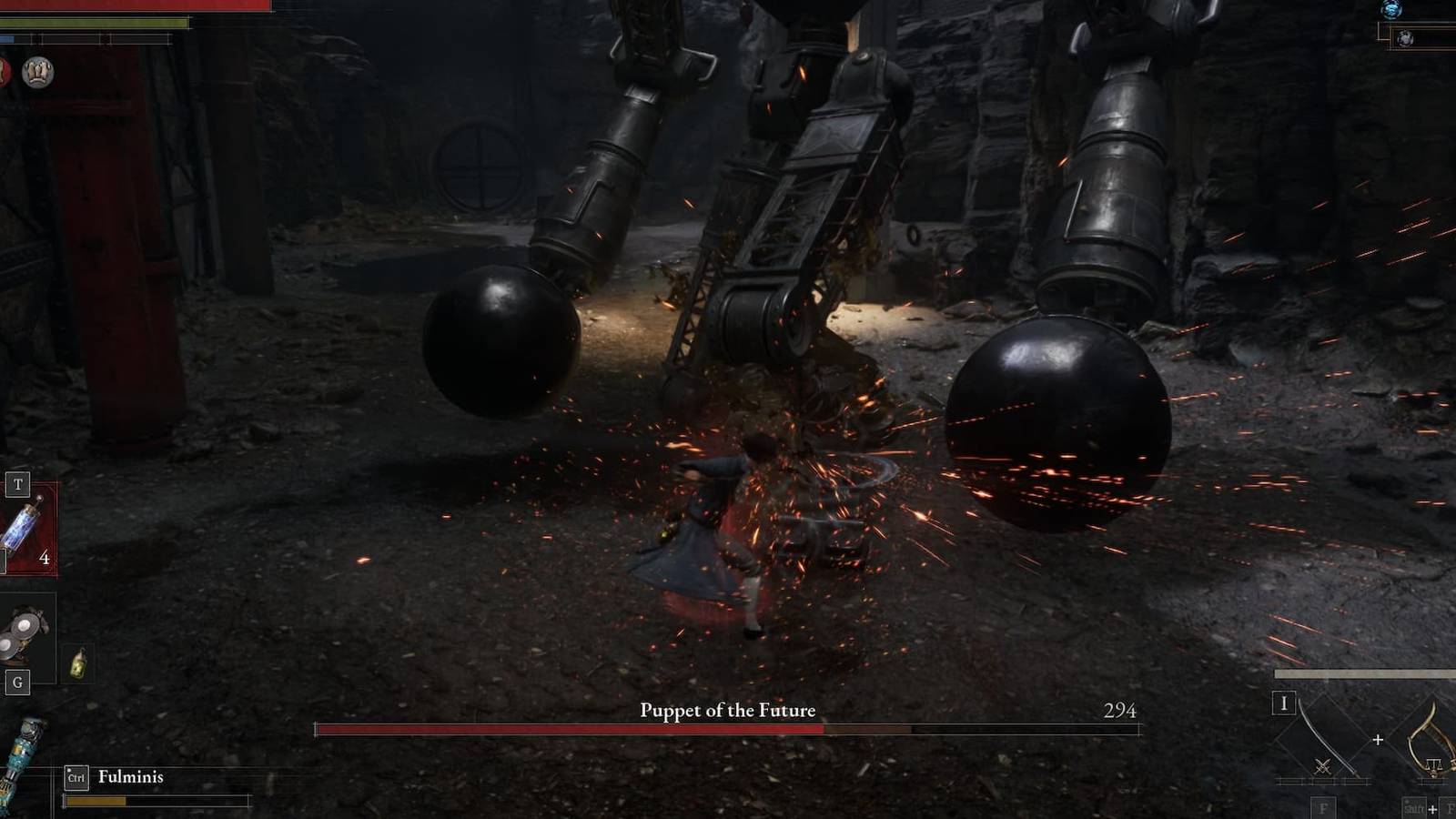This screenshot has width=1456, height=819.
Task: Click the blue orb buff icon top-right
Action: [x=1391, y=10]
